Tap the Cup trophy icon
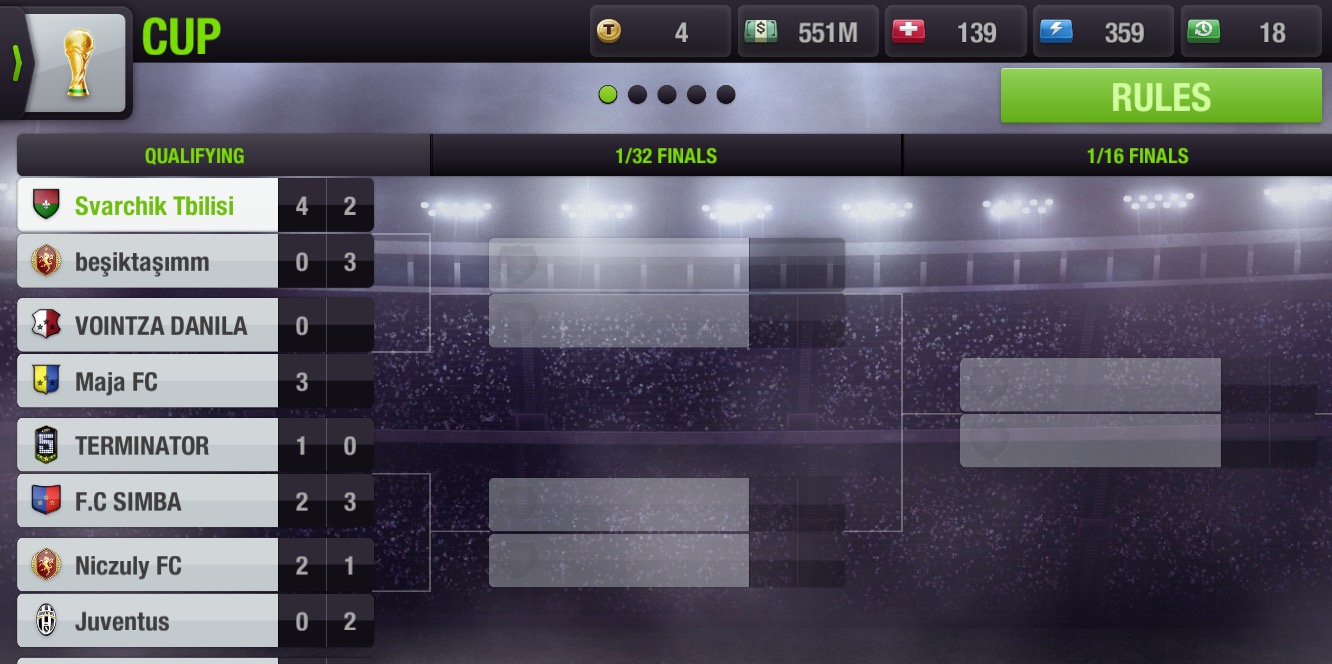Image resolution: width=1332 pixels, height=664 pixels. pos(78,62)
